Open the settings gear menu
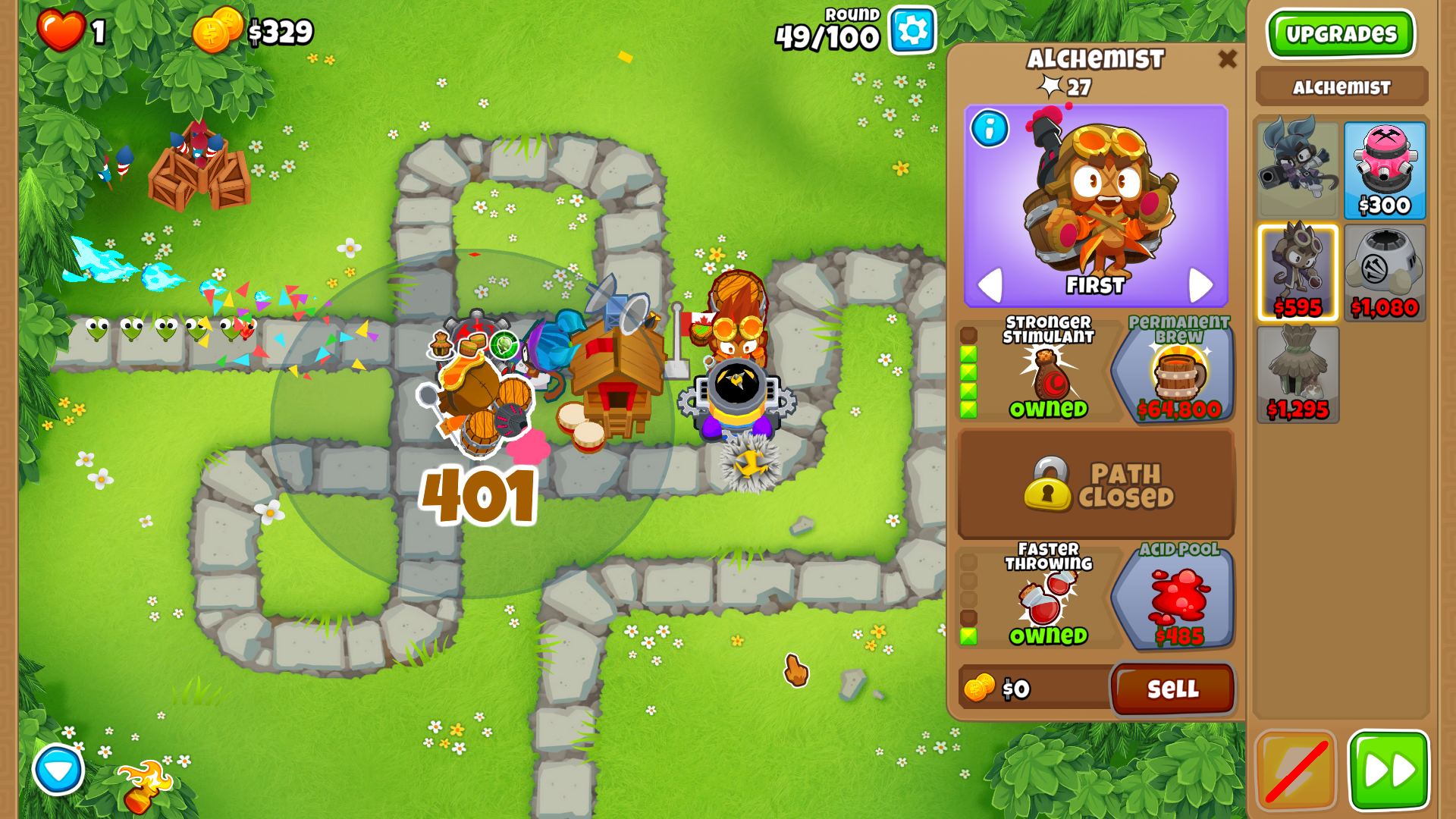Viewport: 1456px width, 819px height. click(912, 30)
